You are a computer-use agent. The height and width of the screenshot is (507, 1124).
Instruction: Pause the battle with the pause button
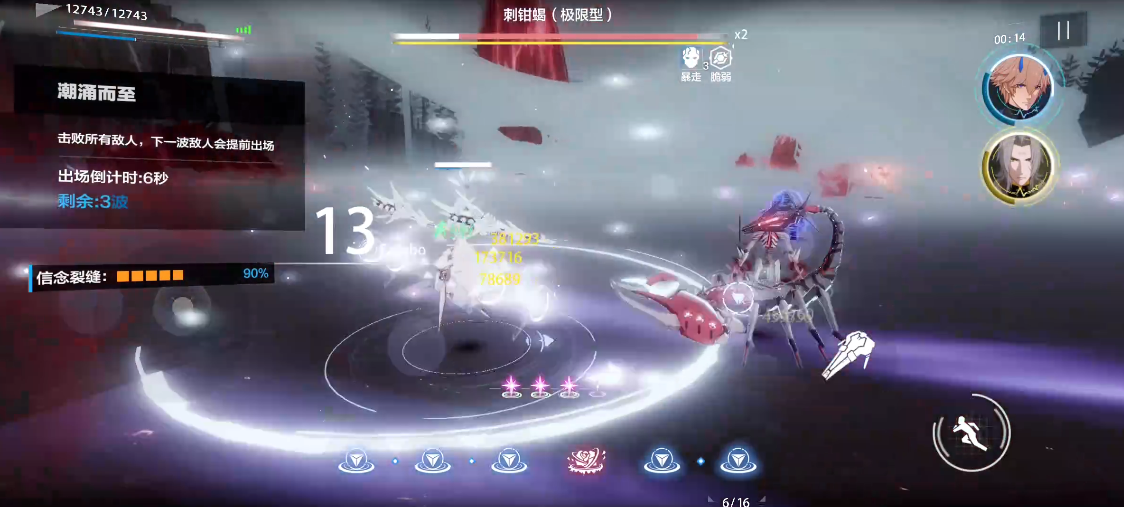tap(1063, 30)
